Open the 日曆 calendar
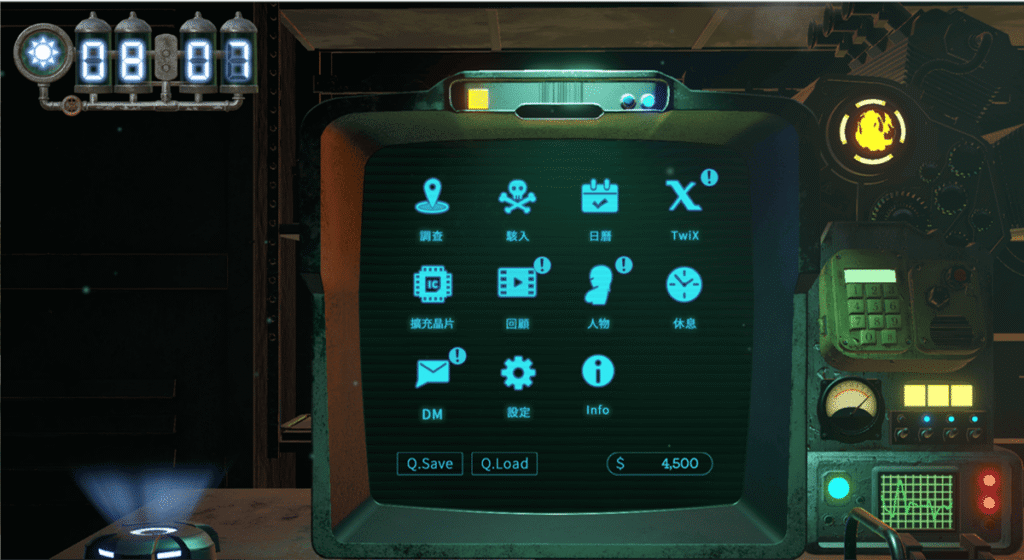The height and width of the screenshot is (560, 1024). point(601,198)
